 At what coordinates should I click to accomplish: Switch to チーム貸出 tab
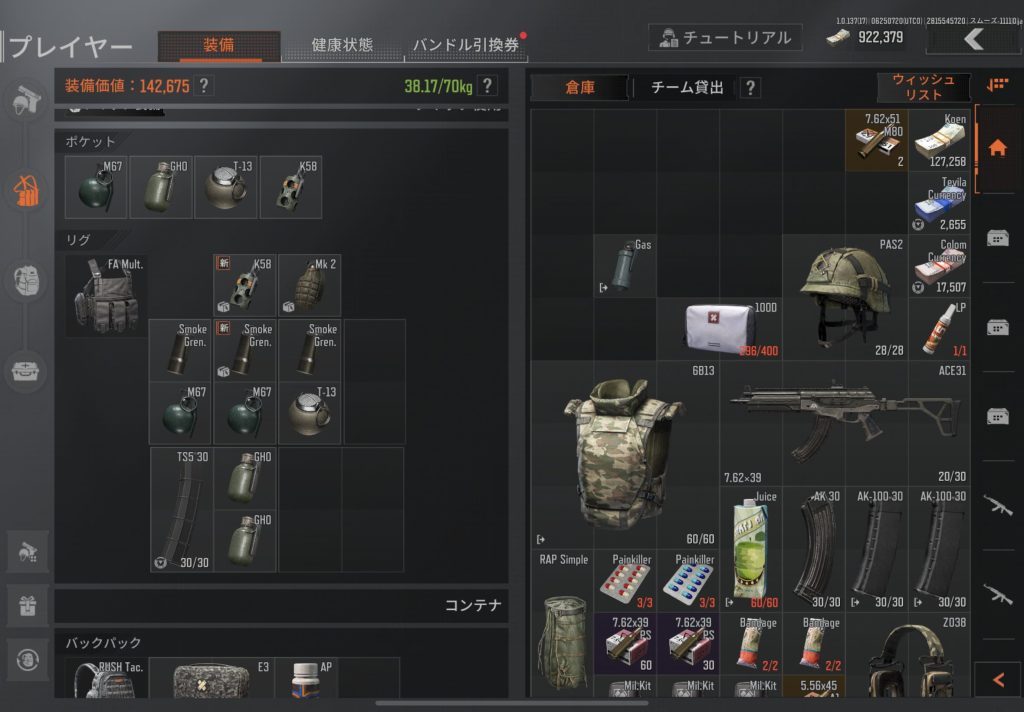point(687,88)
